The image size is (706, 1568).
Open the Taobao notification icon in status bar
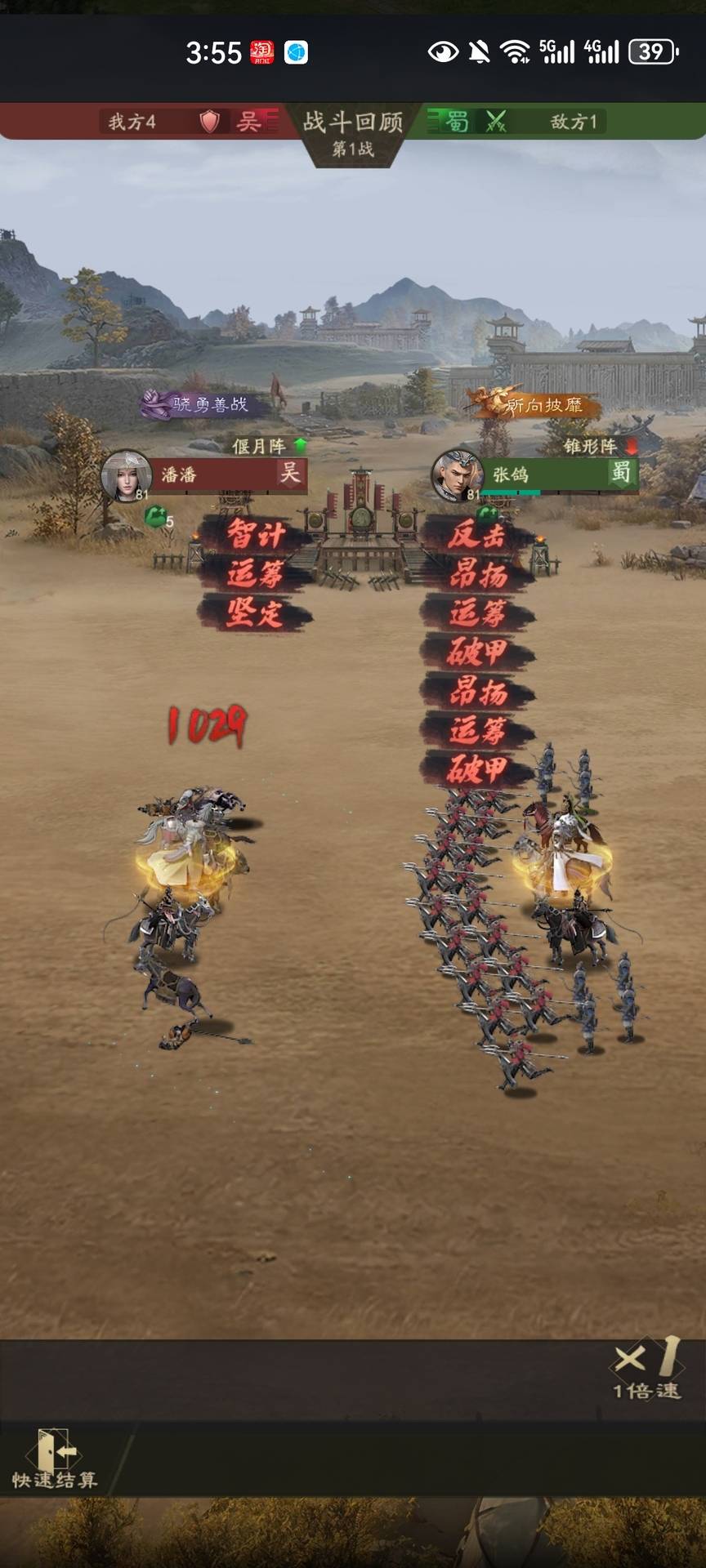[x=261, y=52]
